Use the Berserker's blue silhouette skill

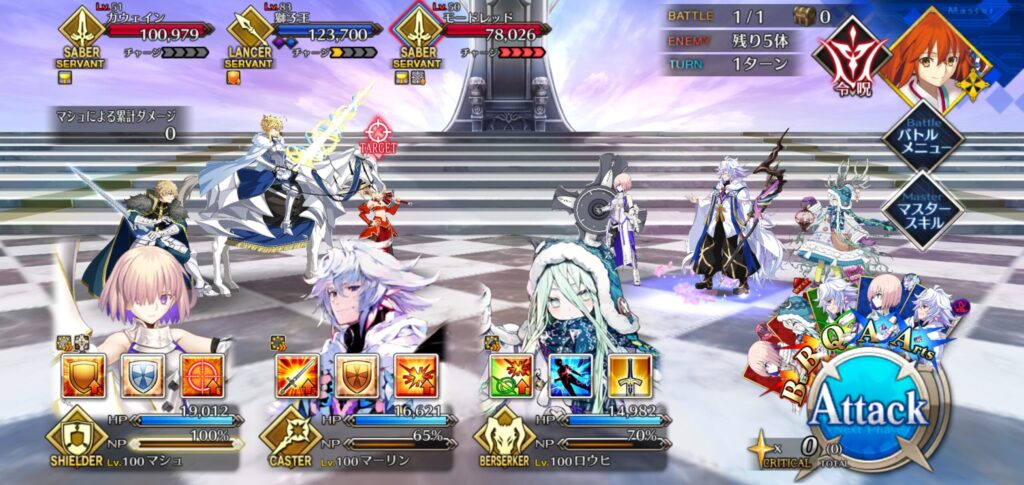[x=569, y=375]
